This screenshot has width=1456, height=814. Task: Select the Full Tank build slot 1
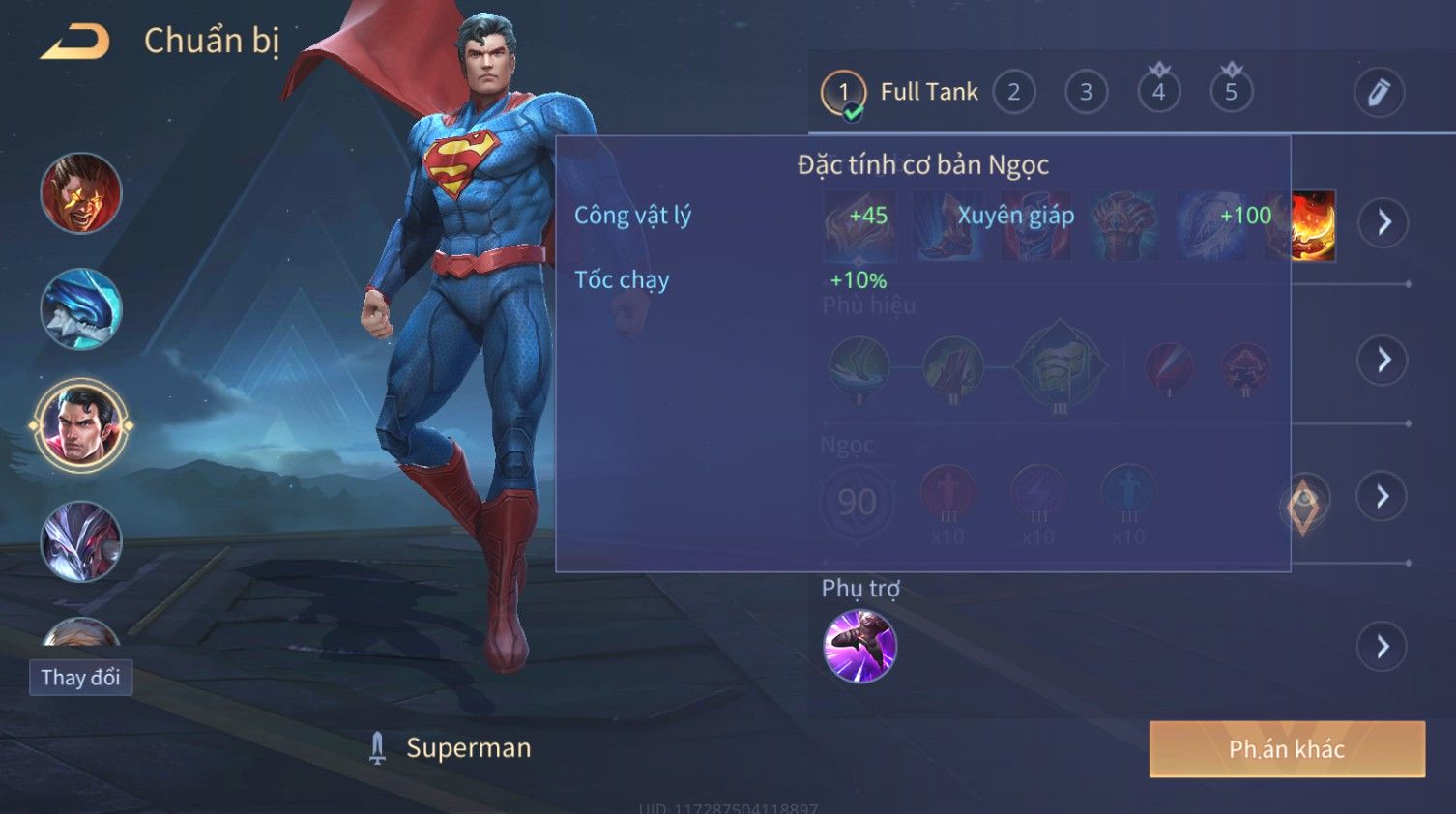point(844,93)
